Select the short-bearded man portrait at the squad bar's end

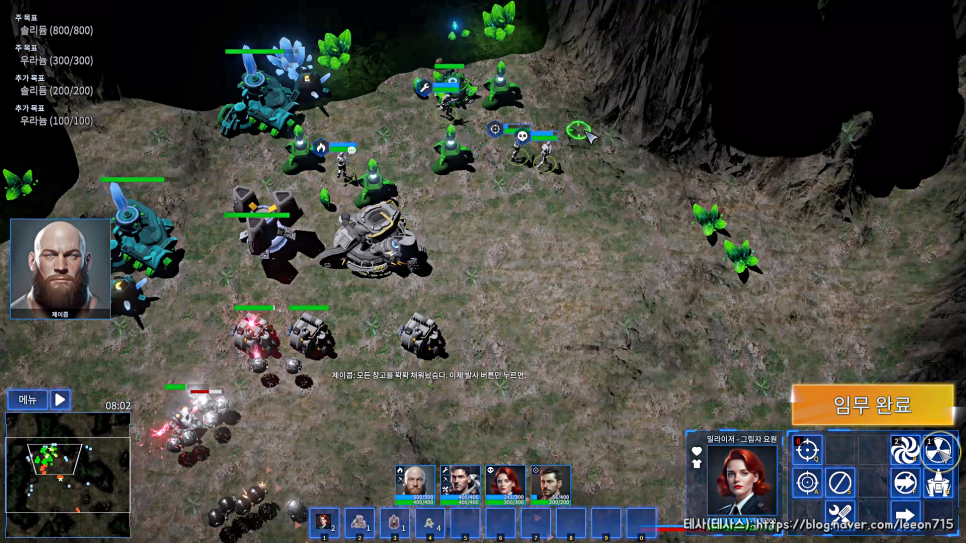click(x=550, y=482)
